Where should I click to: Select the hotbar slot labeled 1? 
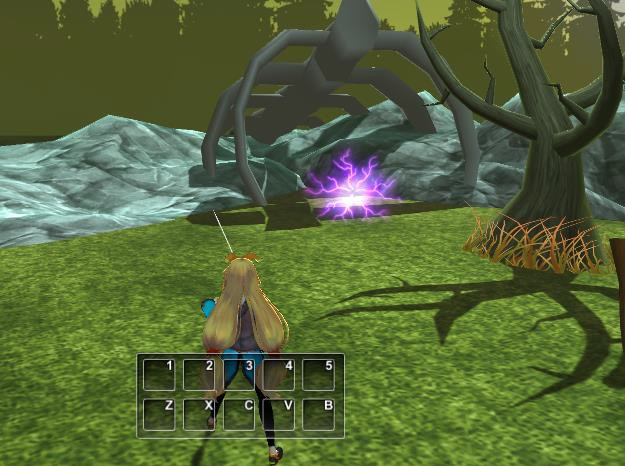[159, 375]
